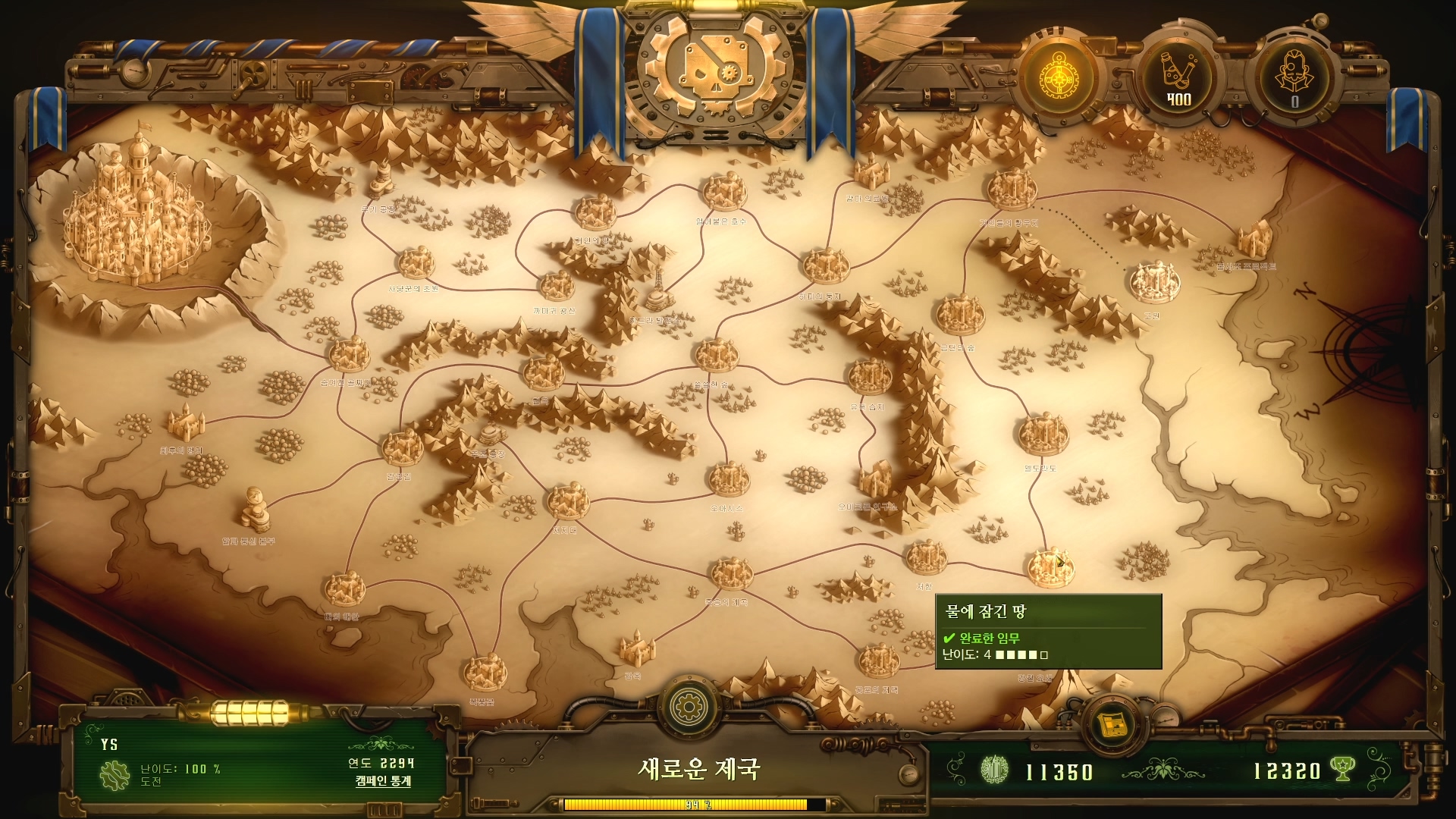Open the settings gear button
The height and width of the screenshot is (819, 1456).
click(689, 707)
